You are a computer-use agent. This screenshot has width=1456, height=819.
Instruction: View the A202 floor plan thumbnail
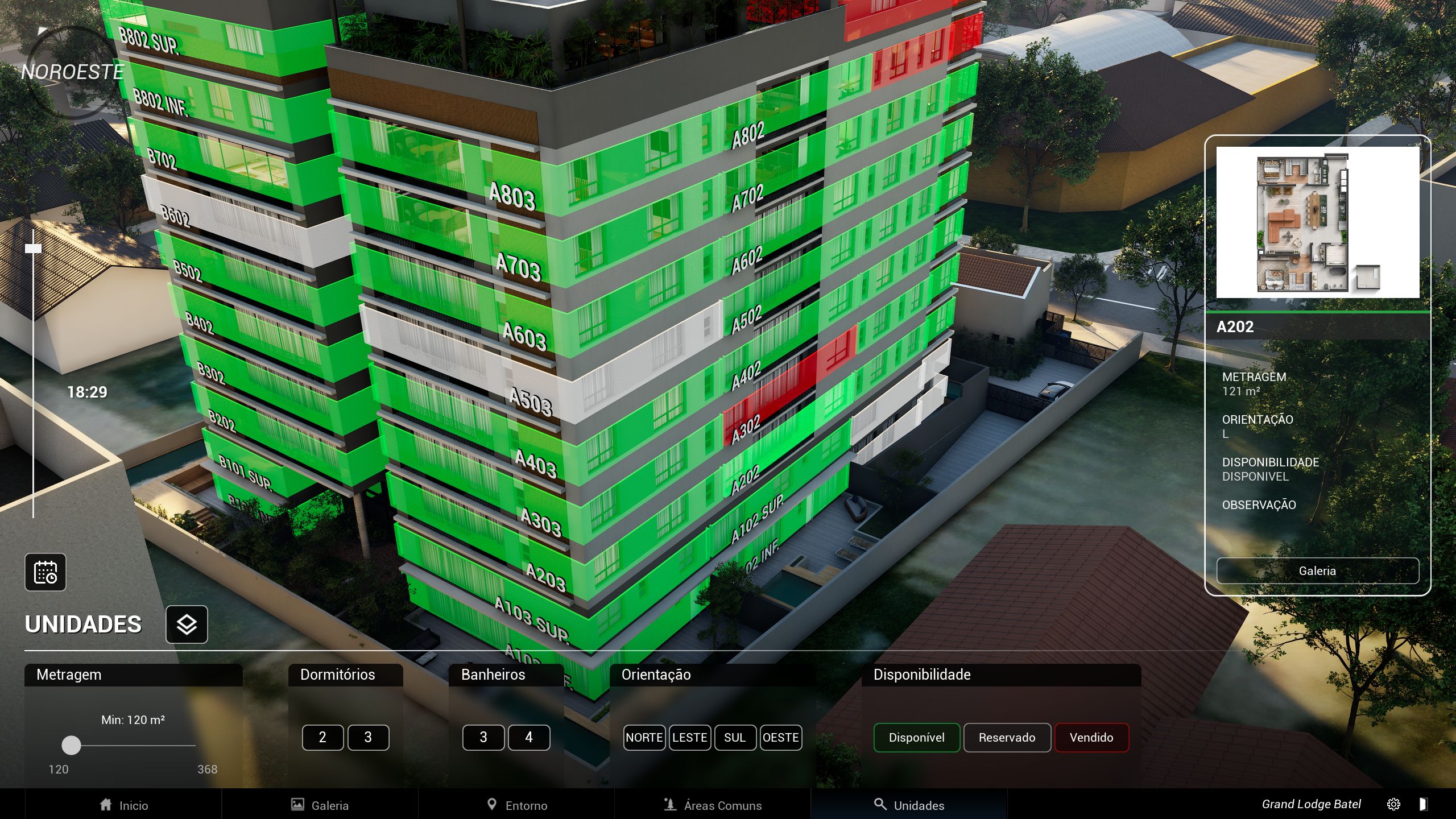1317,222
